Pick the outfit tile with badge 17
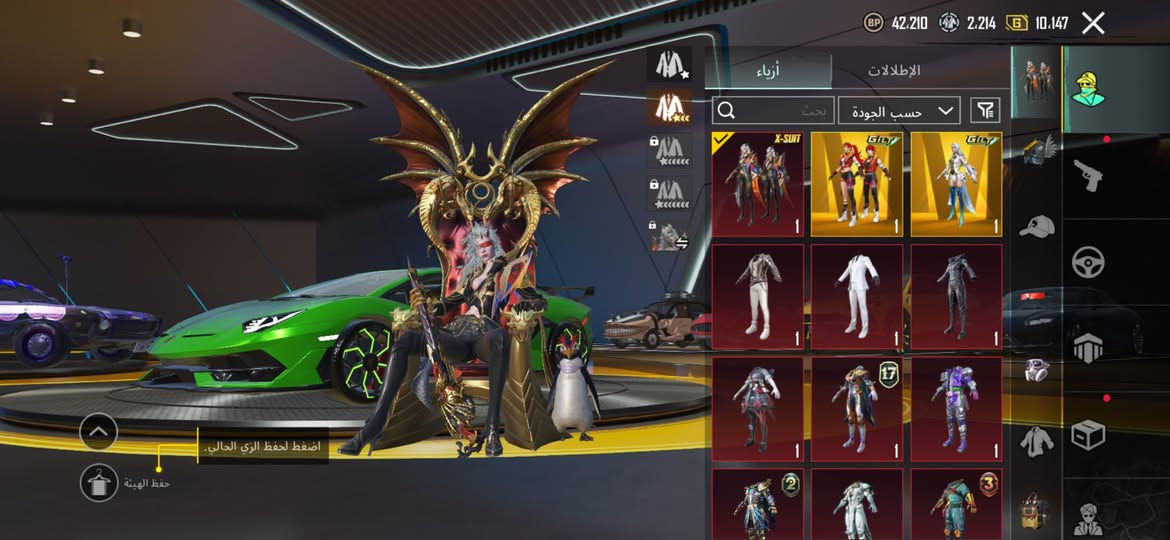 pyautogui.click(x=856, y=410)
